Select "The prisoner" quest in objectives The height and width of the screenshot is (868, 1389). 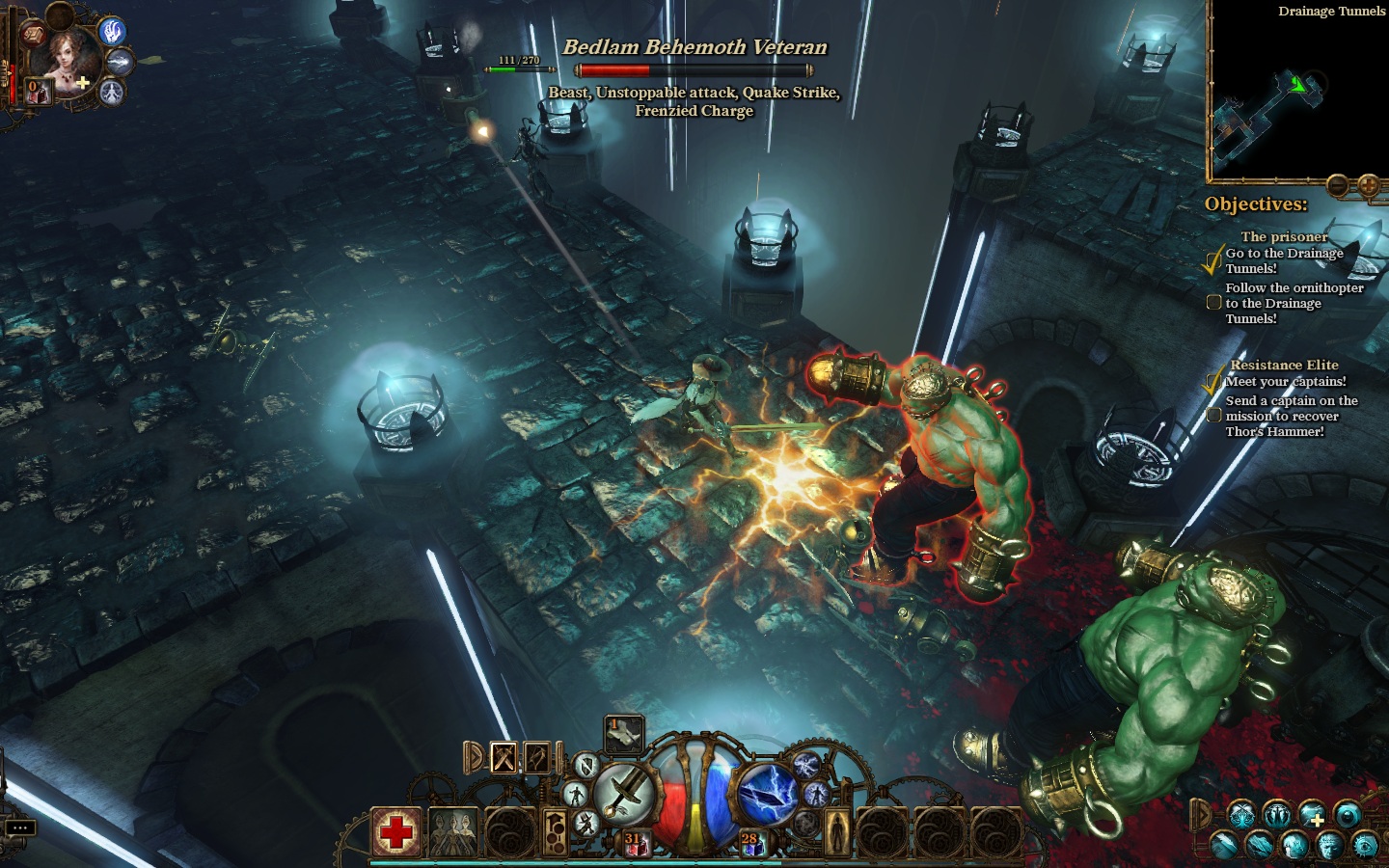point(1284,236)
